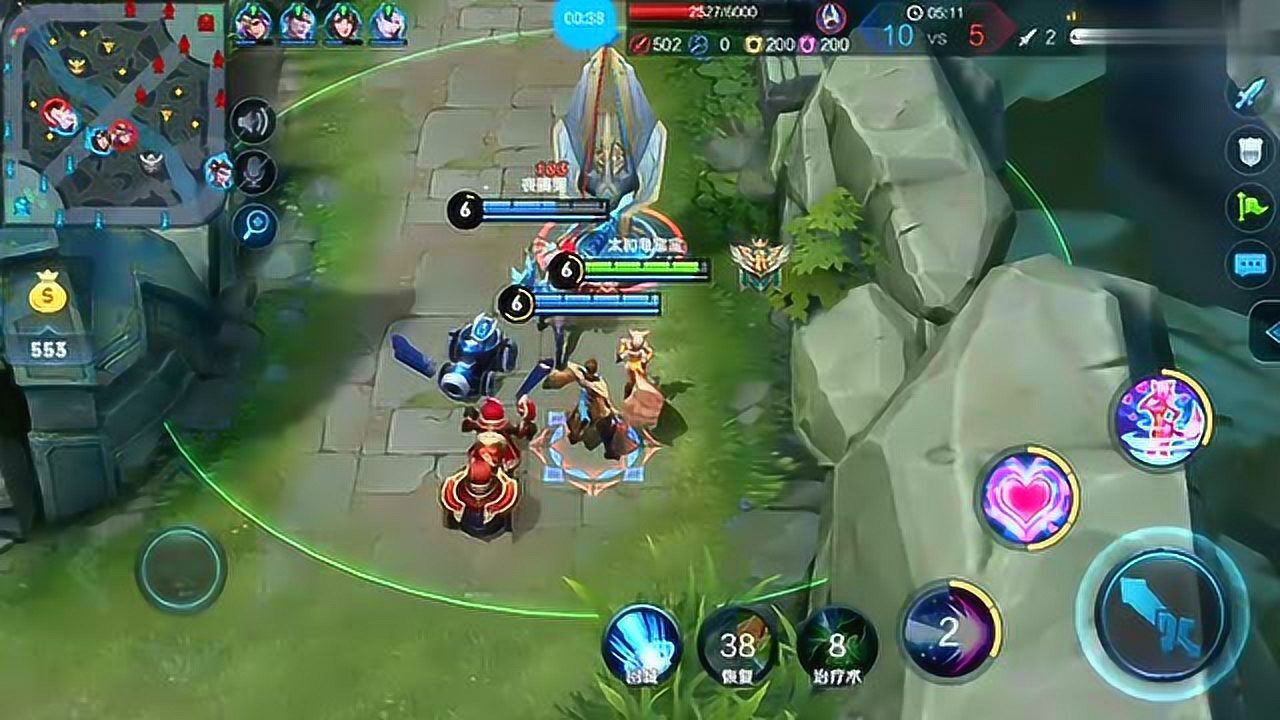Image resolution: width=1280 pixels, height=720 pixels.
Task: Toggle the muted microphone icon
Action: [254, 173]
